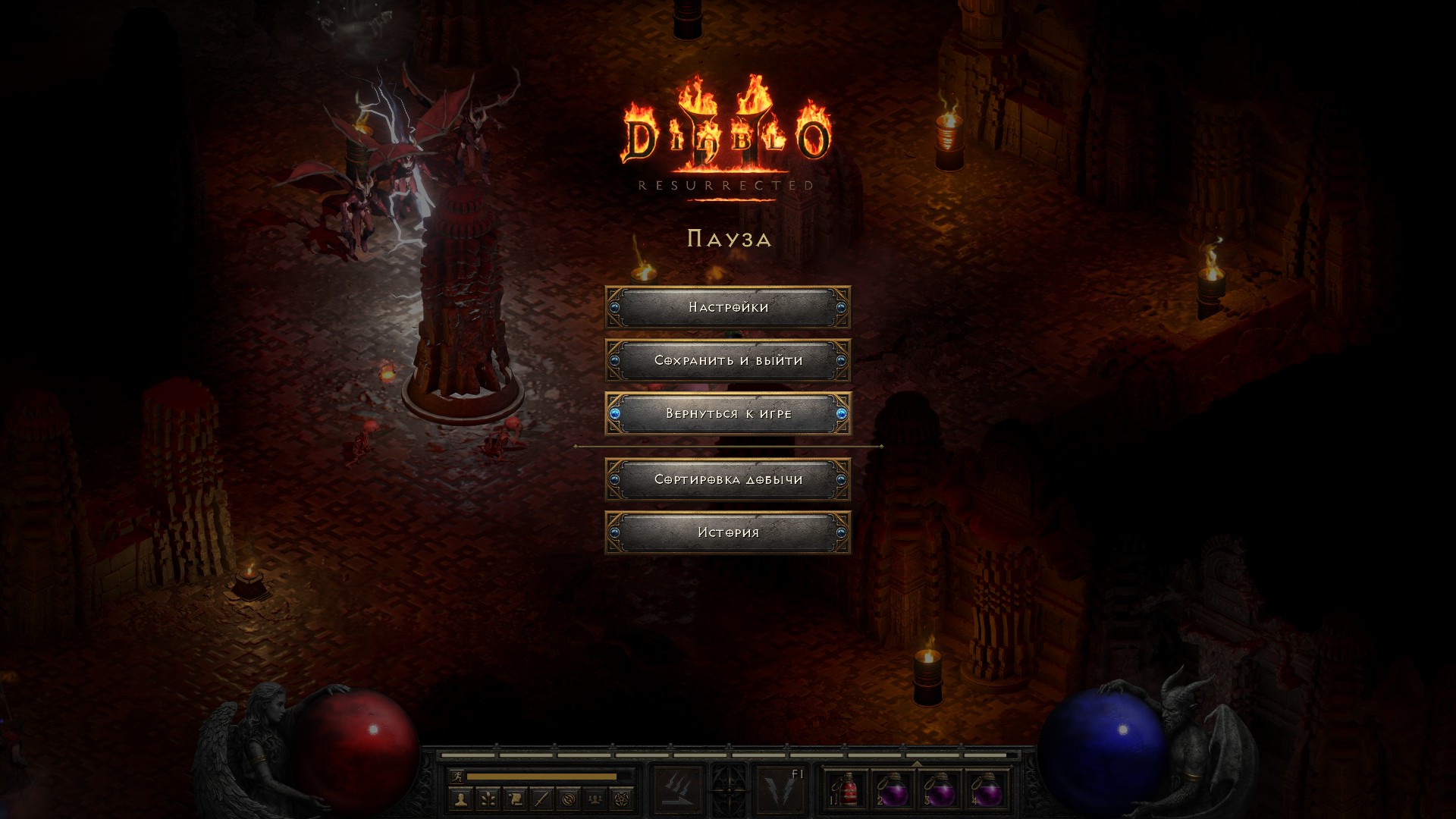
Task: Choose Сохранить и выйти to save and exit
Action: (x=728, y=360)
